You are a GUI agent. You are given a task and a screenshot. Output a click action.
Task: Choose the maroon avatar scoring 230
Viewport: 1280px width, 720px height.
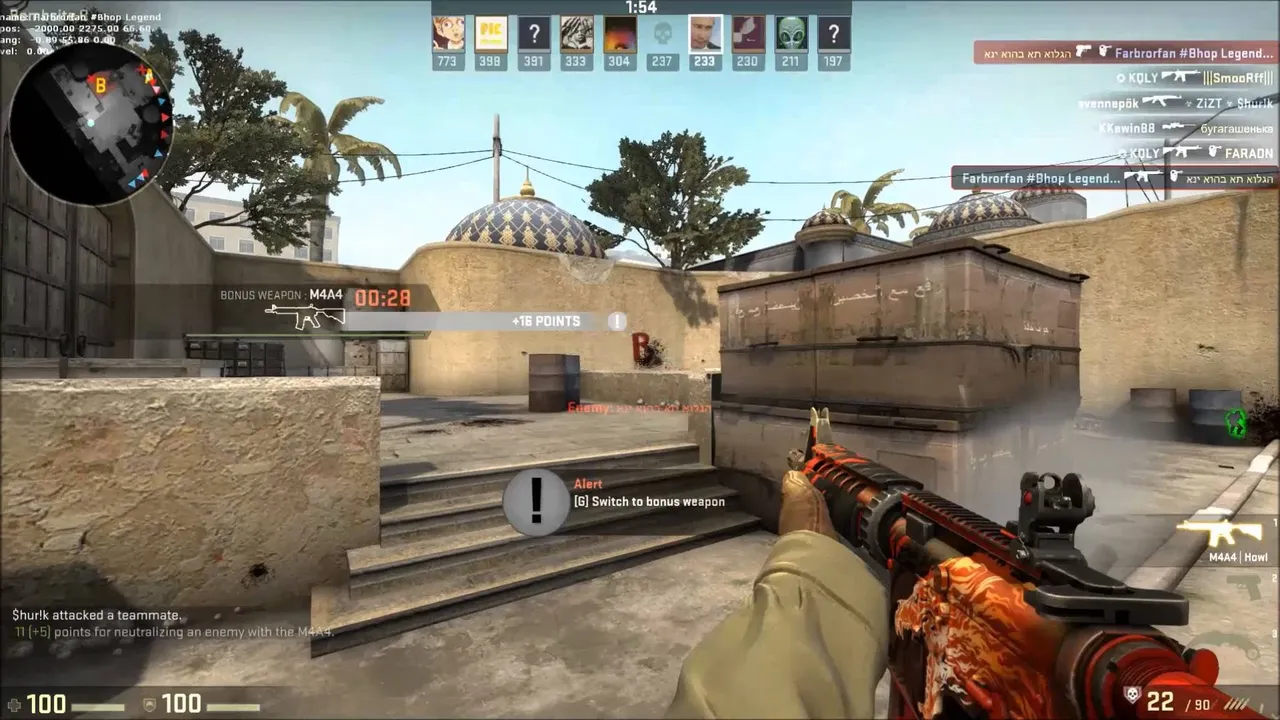pyautogui.click(x=748, y=34)
